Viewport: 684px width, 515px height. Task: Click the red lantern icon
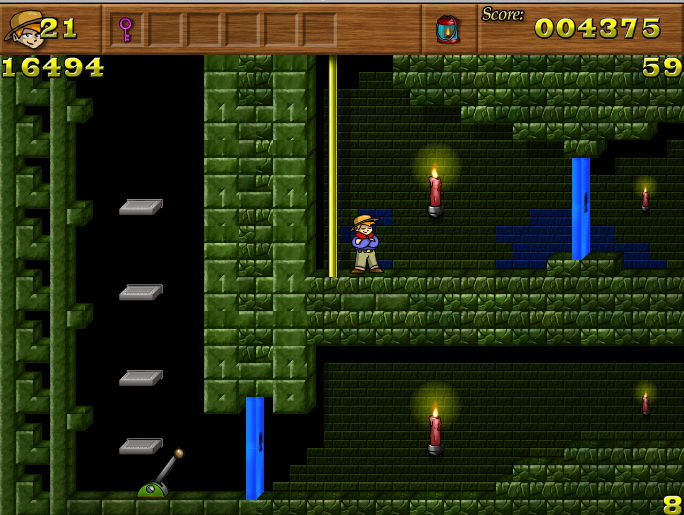tap(447, 29)
